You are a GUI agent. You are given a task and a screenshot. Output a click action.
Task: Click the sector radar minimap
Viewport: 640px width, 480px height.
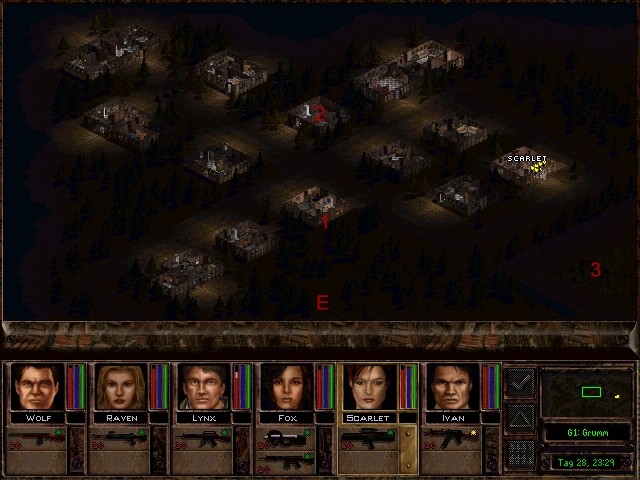(586, 392)
